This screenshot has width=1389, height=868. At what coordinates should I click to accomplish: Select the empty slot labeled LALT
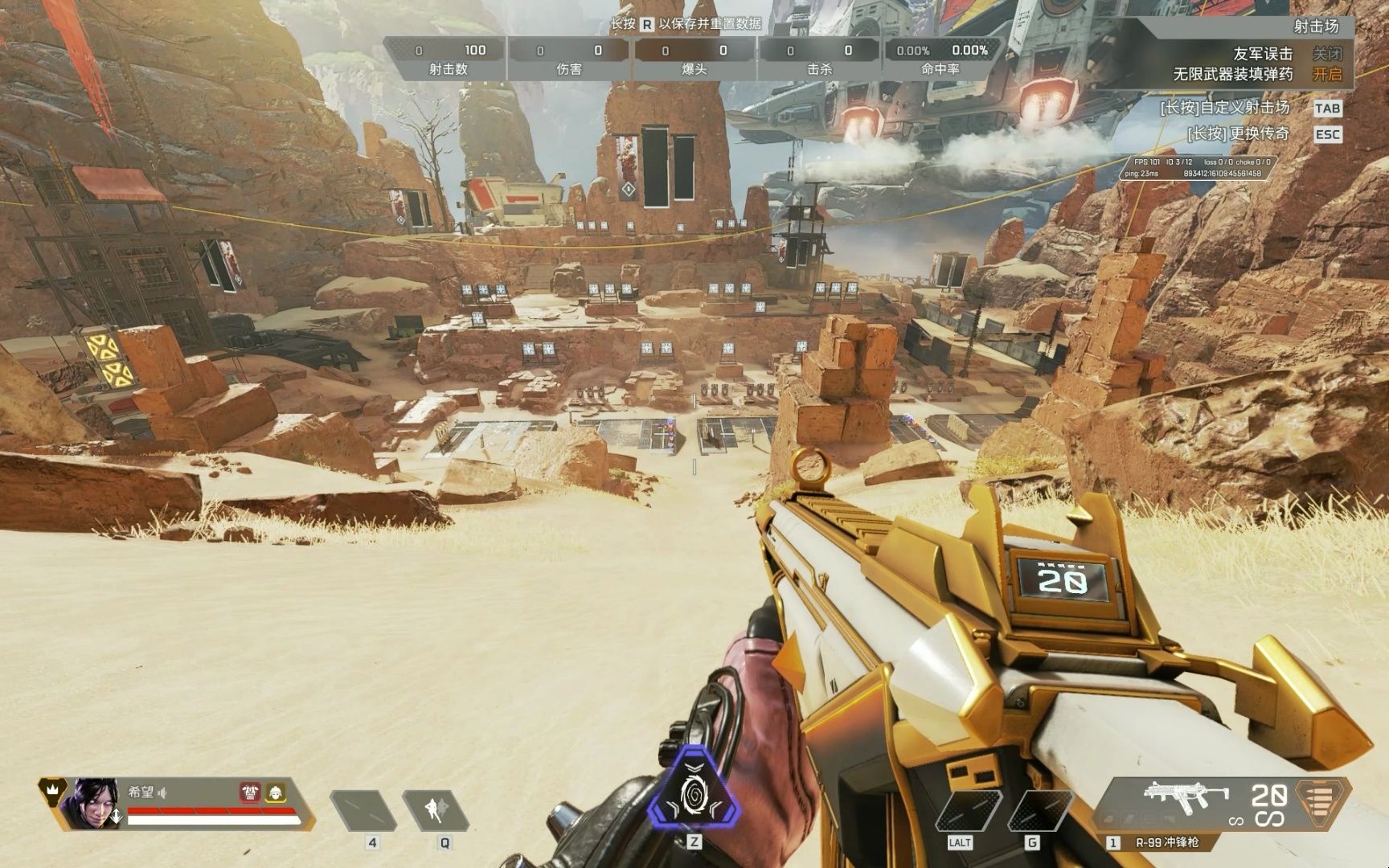[966, 810]
